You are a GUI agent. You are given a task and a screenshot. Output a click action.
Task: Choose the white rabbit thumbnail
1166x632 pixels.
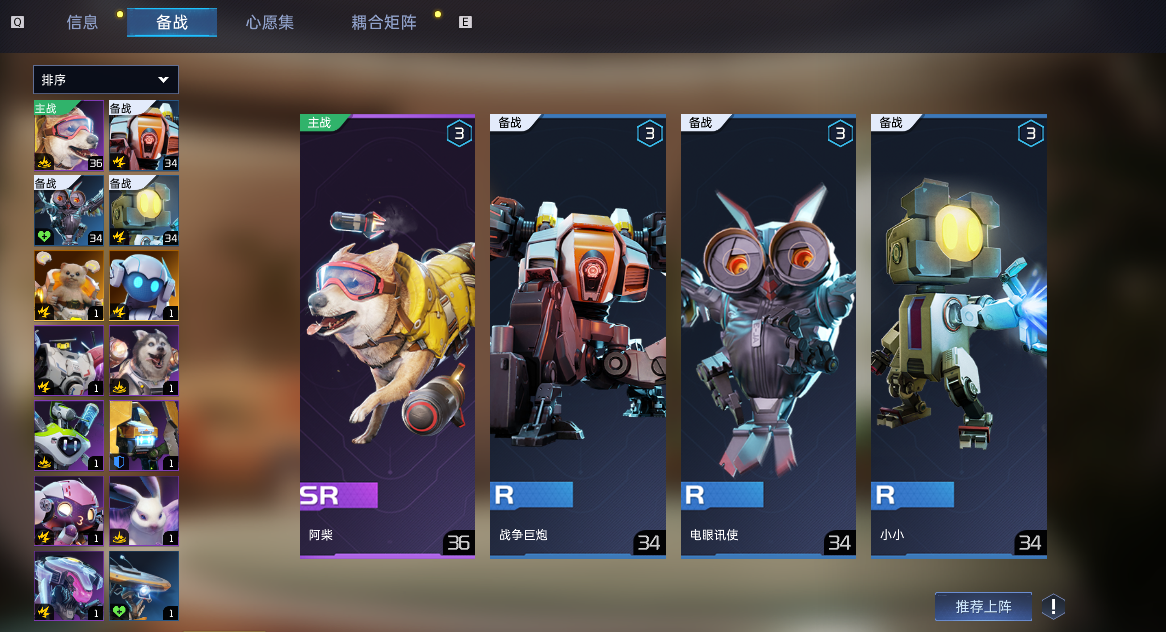pyautogui.click(x=144, y=510)
